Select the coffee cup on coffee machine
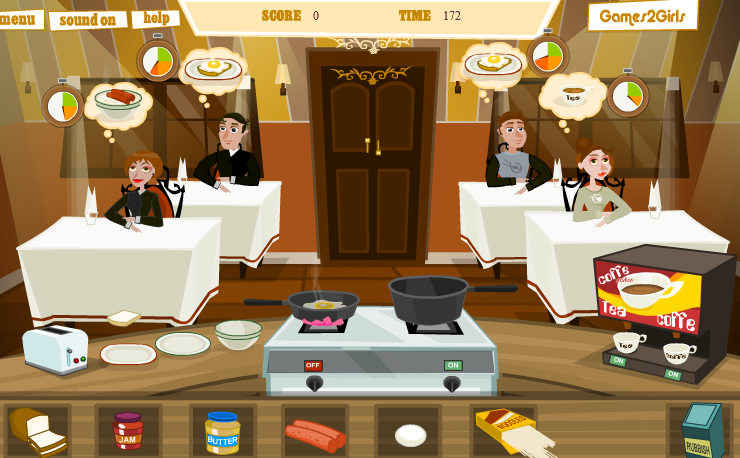The height and width of the screenshot is (458, 740). coord(679,352)
